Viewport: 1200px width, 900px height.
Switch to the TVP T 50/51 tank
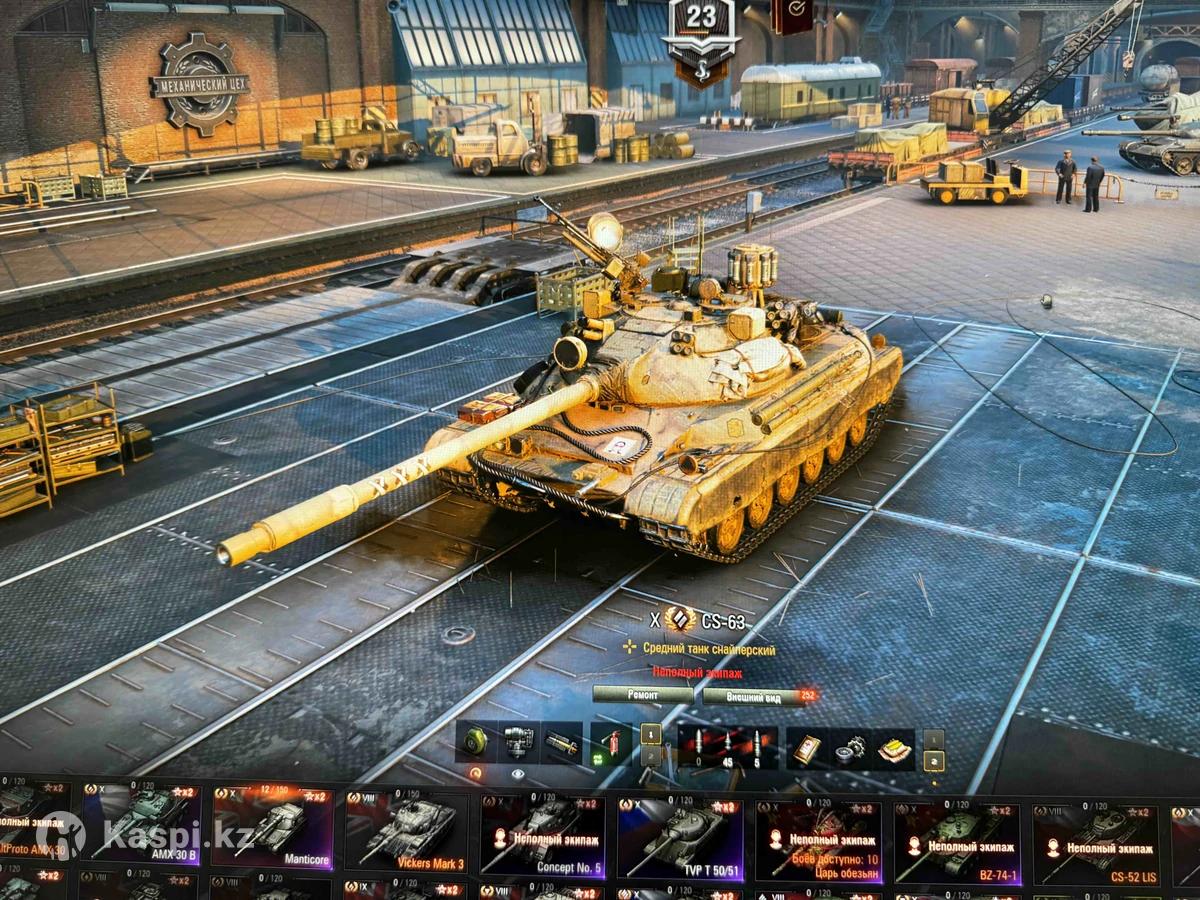tap(680, 836)
